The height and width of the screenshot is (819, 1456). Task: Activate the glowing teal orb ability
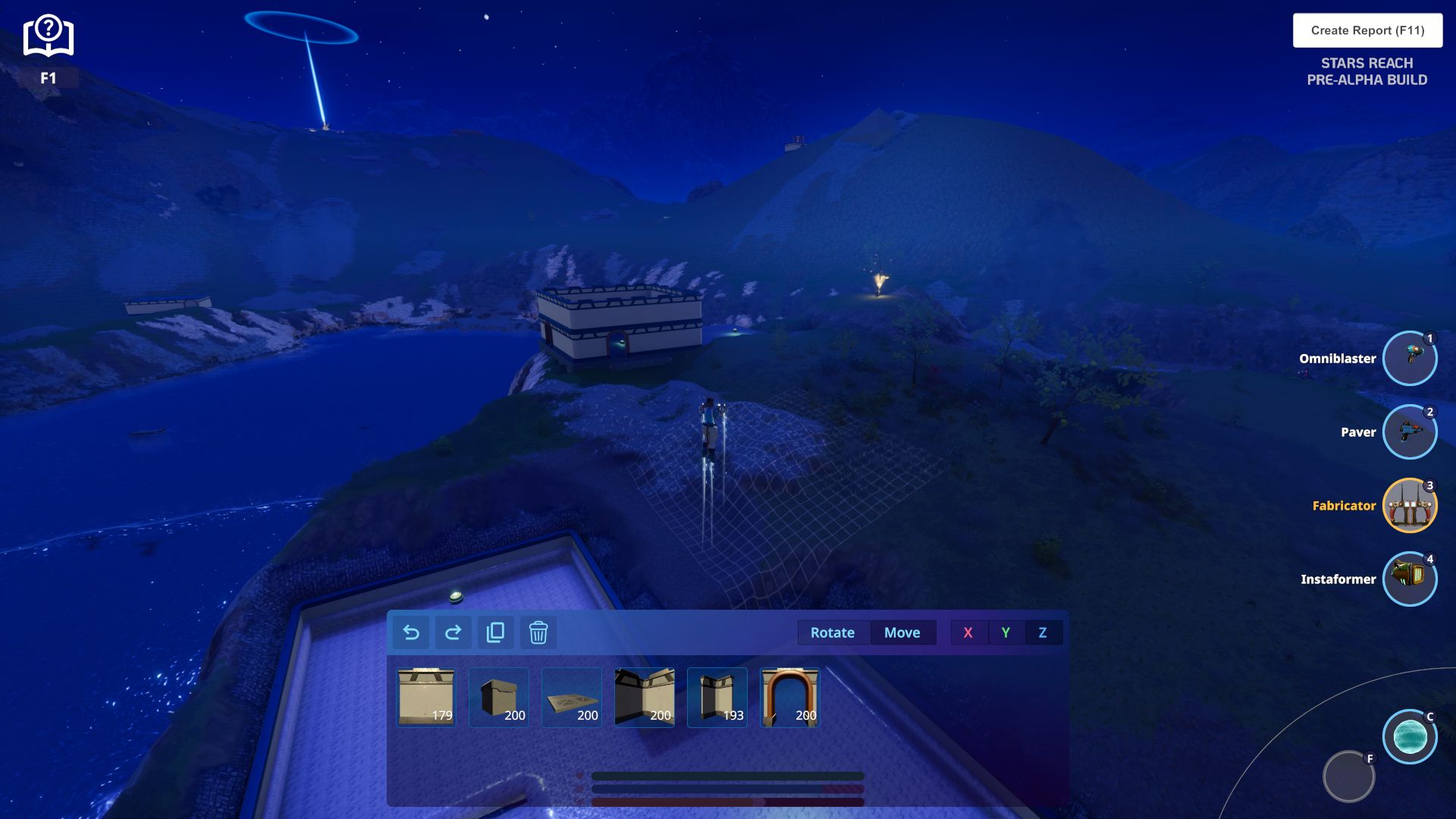[1409, 736]
